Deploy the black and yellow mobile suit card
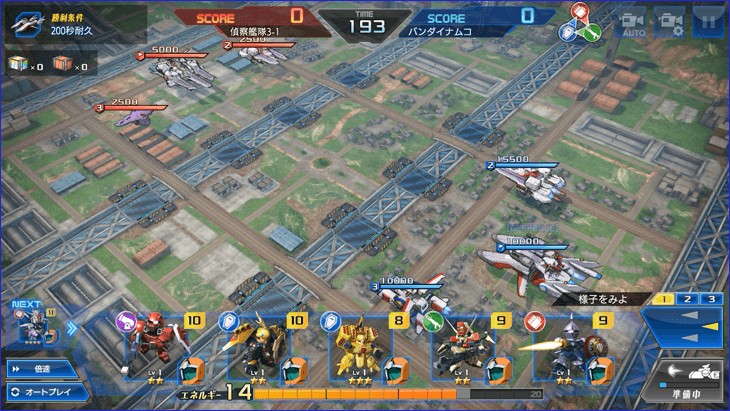This screenshot has height=411, width=730. pyautogui.click(x=262, y=350)
